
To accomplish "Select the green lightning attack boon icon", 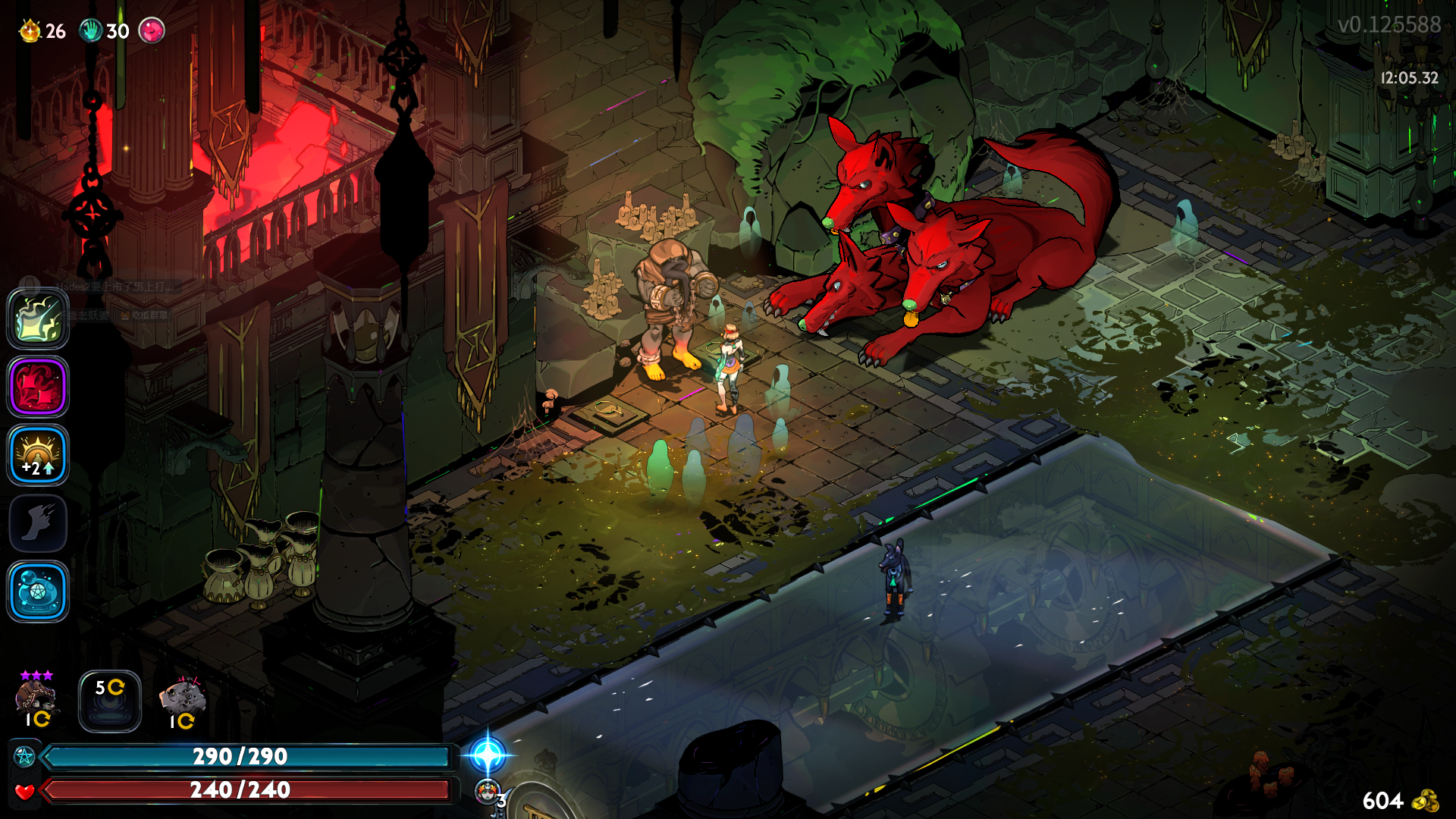I will [38, 318].
